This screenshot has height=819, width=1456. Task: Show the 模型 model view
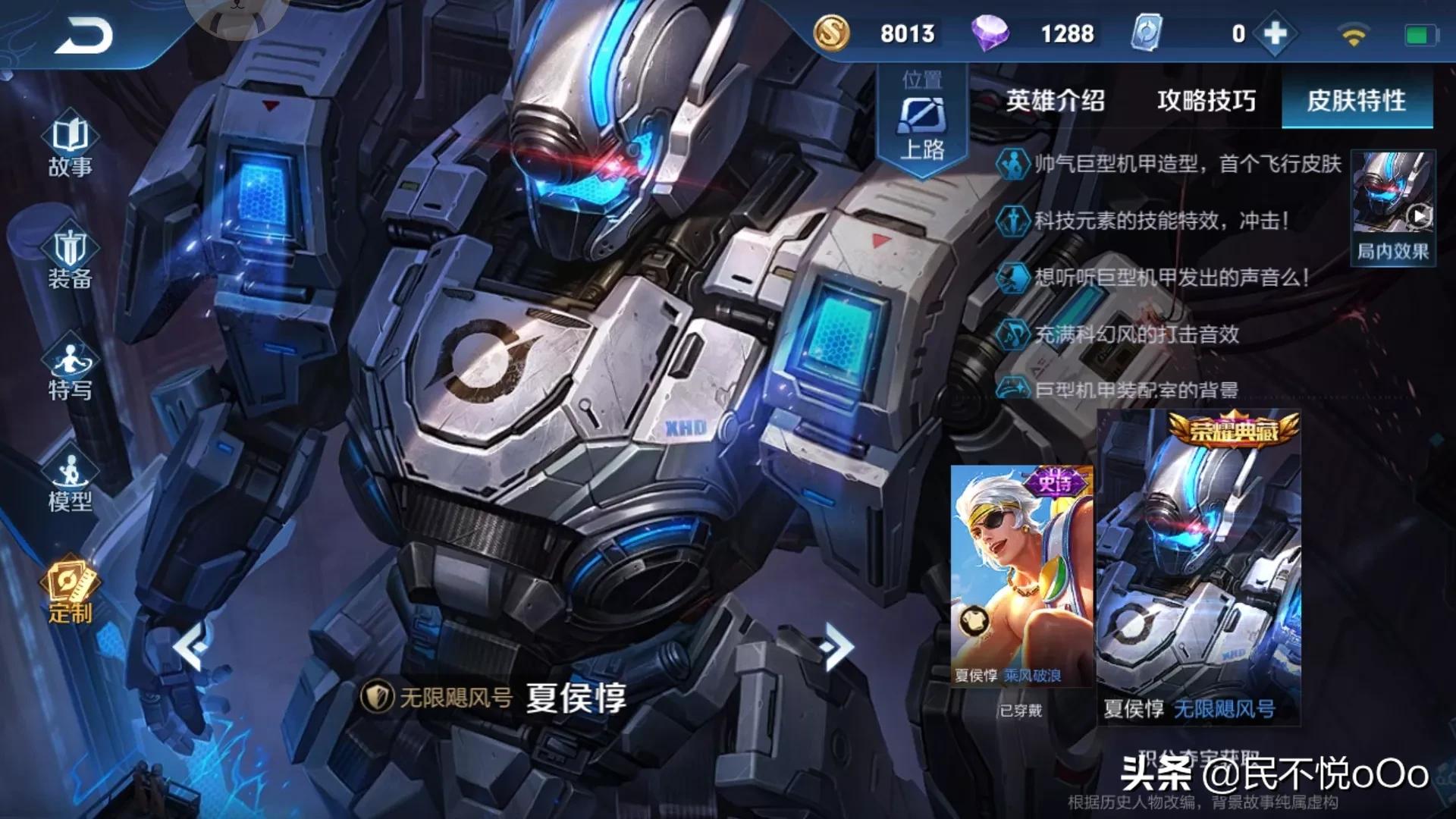click(x=70, y=482)
